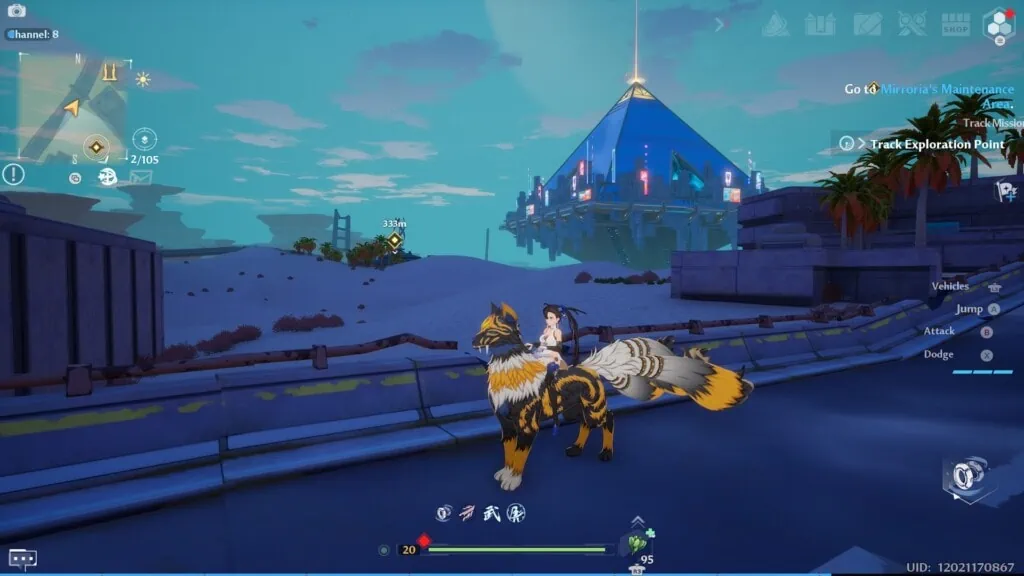Screen dimensions: 1024x576
Task: Use the green herb food item
Action: tap(634, 544)
